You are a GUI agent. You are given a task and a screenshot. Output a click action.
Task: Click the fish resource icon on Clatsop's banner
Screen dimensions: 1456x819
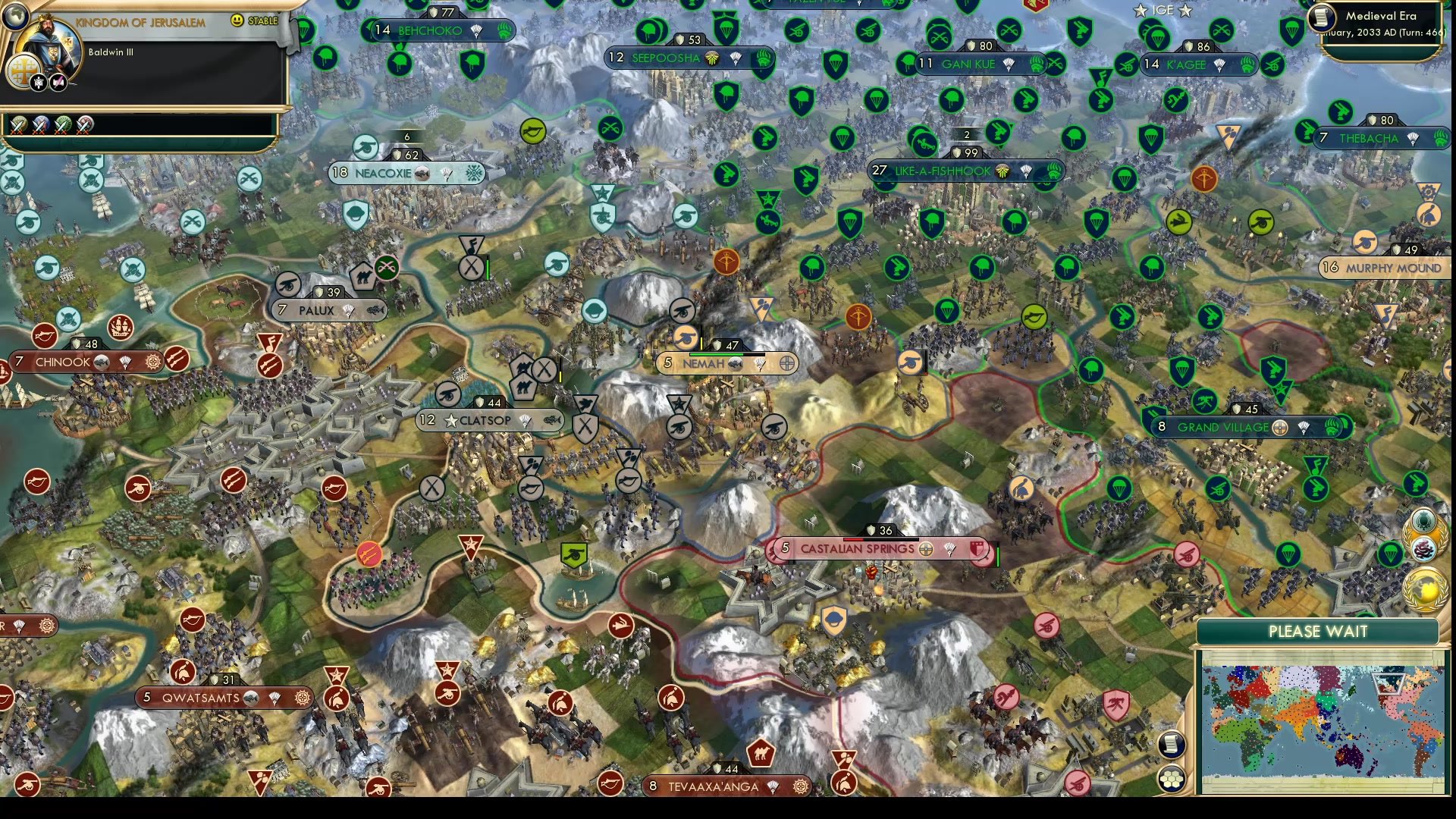(552, 419)
